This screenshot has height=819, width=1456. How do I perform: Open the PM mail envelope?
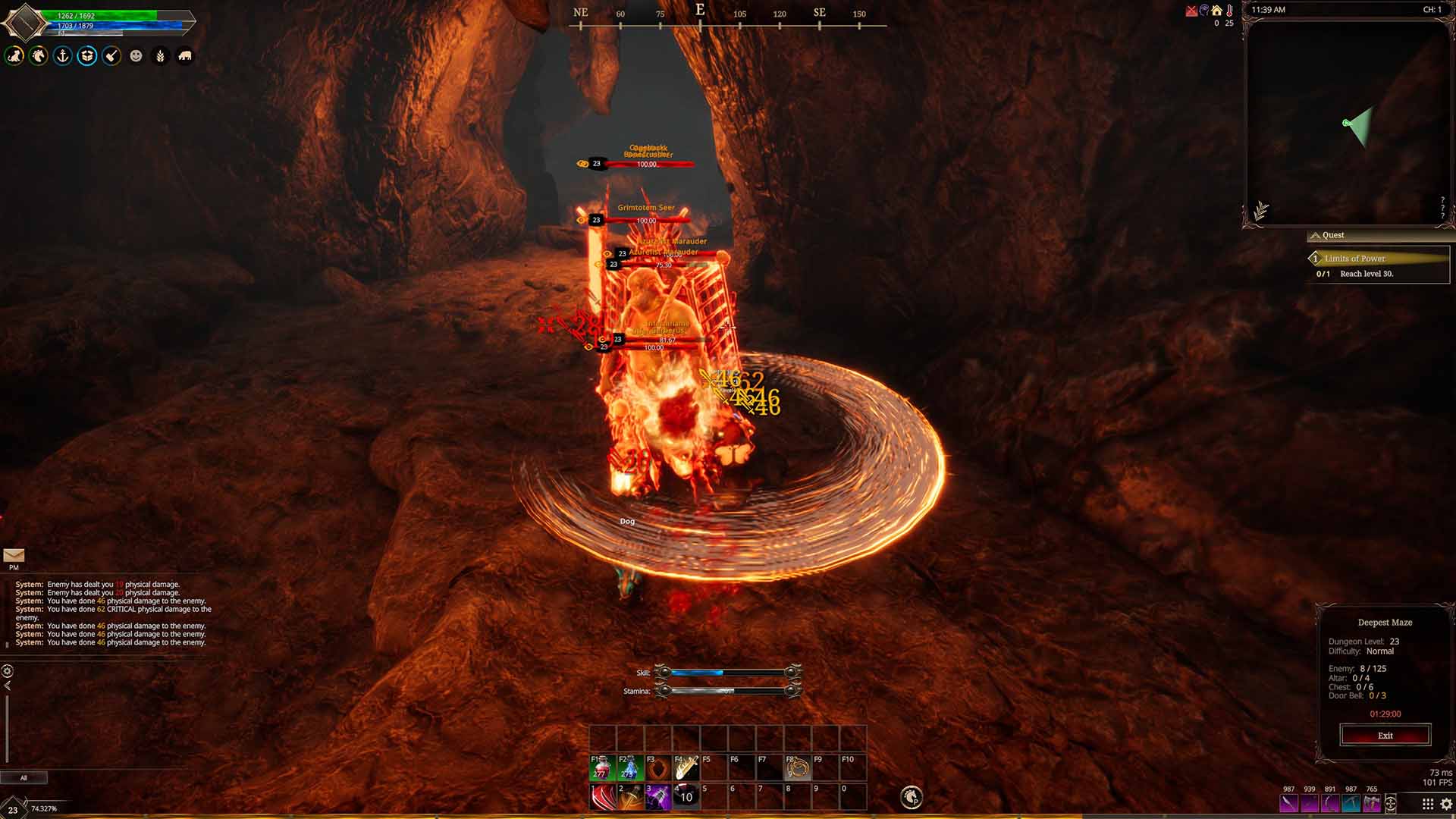coord(14,556)
